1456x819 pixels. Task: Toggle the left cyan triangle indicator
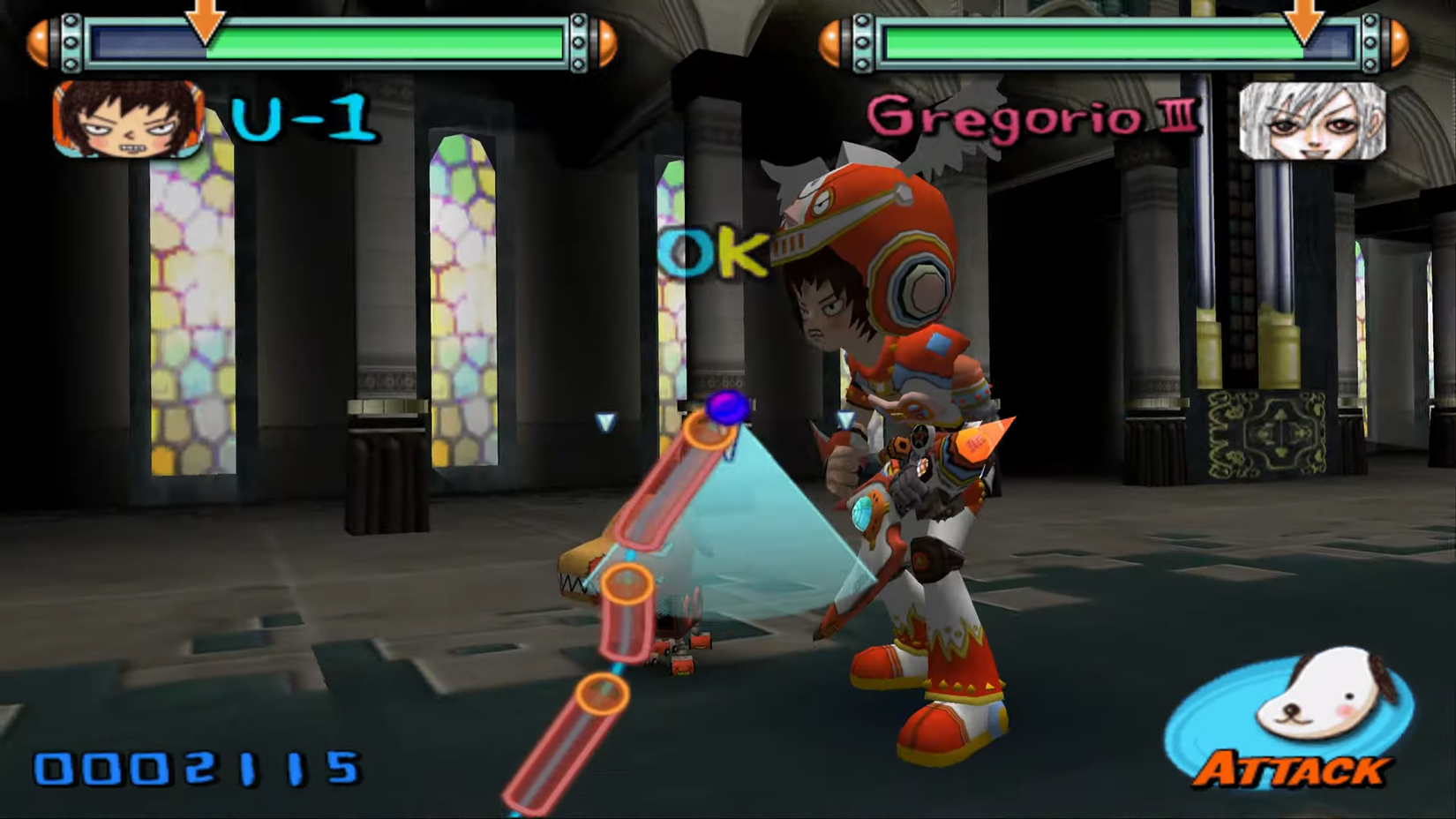[x=605, y=423]
